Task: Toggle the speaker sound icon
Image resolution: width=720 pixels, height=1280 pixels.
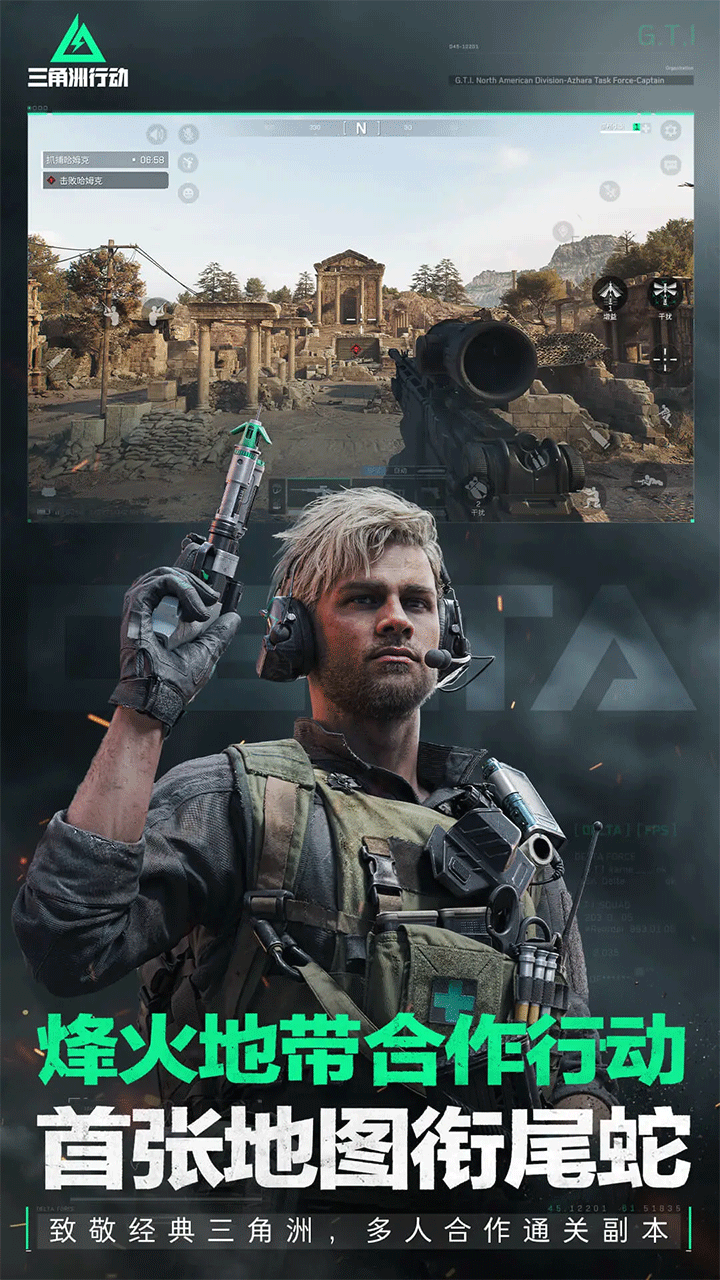Action: 156,134
